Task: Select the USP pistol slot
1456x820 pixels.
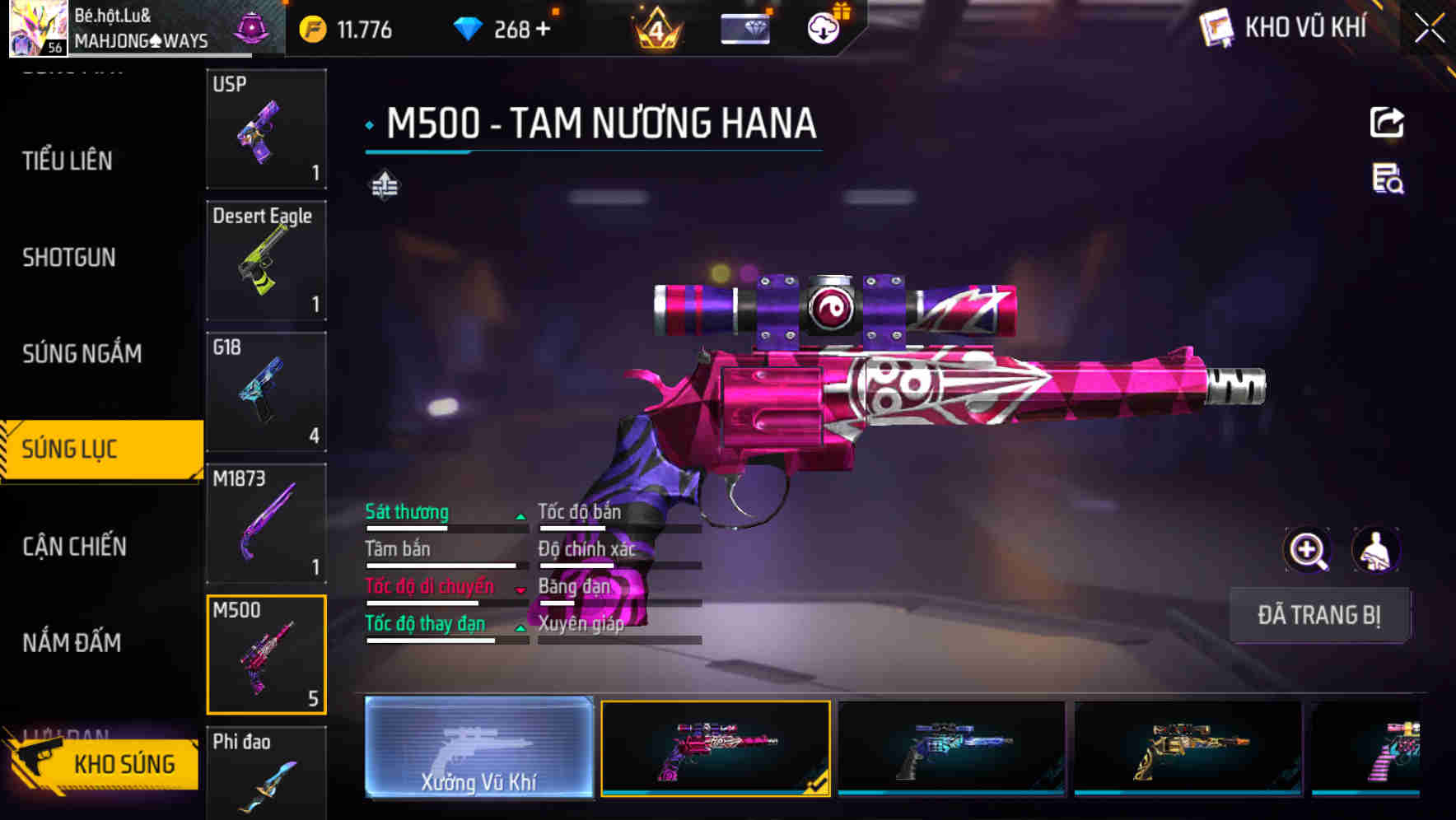Action: tap(266, 129)
